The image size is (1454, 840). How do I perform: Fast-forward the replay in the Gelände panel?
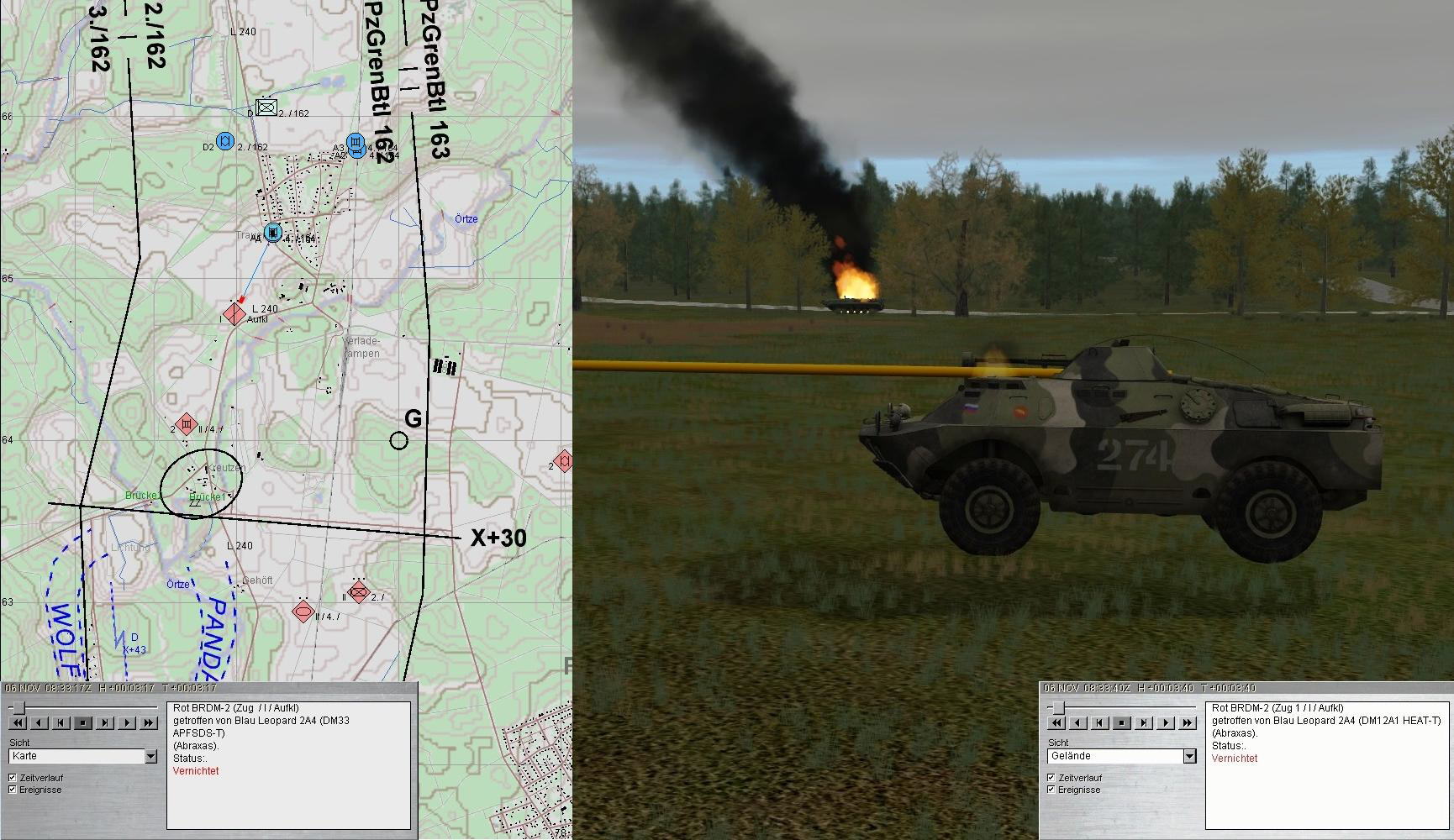click(1187, 722)
